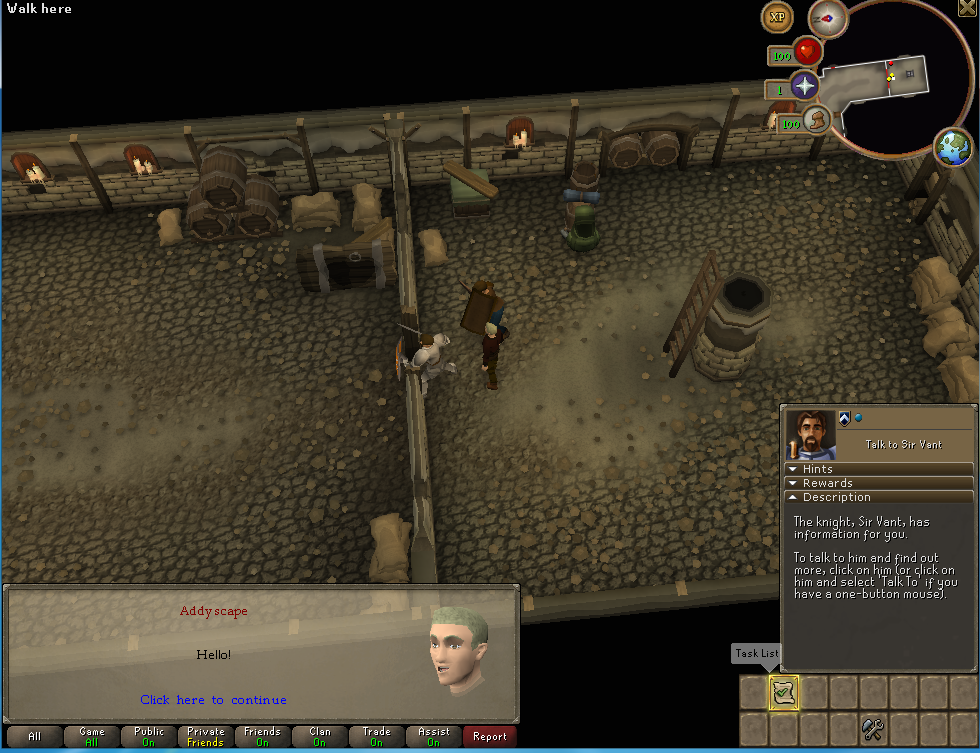Activate the prayer star orb

(804, 86)
